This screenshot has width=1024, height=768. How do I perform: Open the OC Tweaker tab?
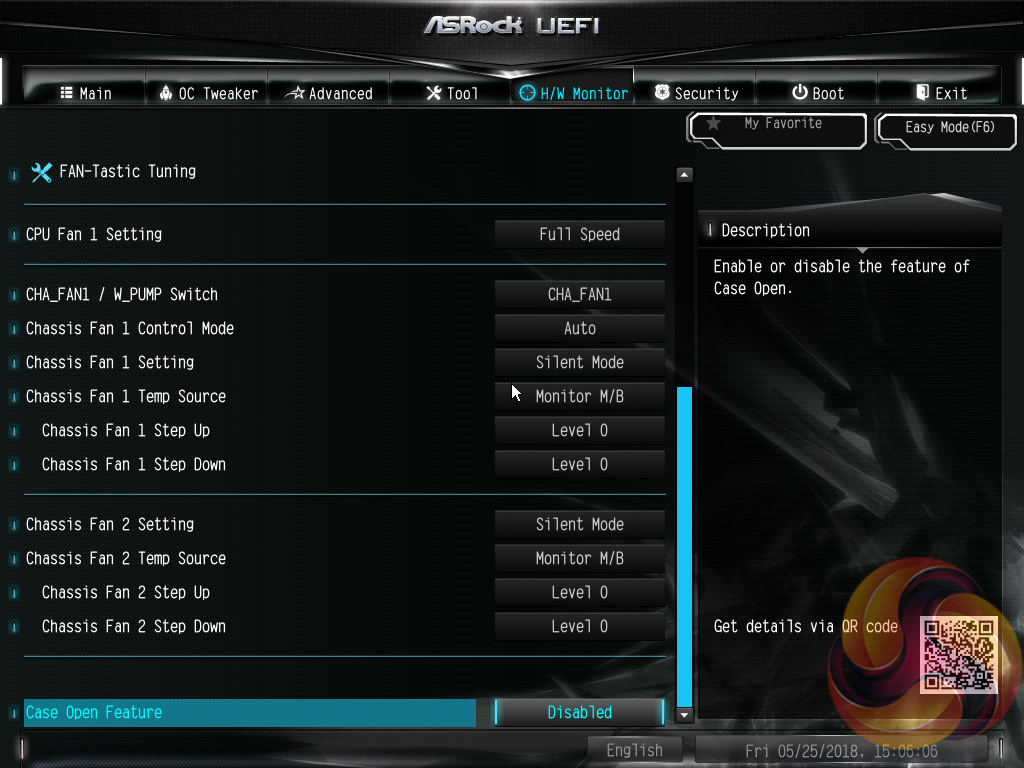[208, 93]
